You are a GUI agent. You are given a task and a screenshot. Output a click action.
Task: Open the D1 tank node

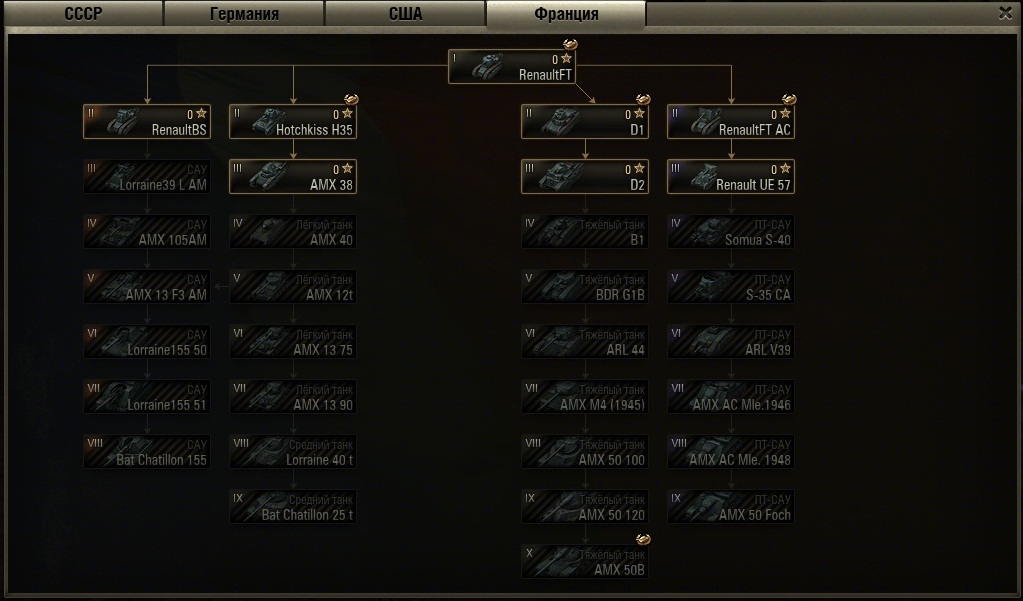(x=585, y=122)
